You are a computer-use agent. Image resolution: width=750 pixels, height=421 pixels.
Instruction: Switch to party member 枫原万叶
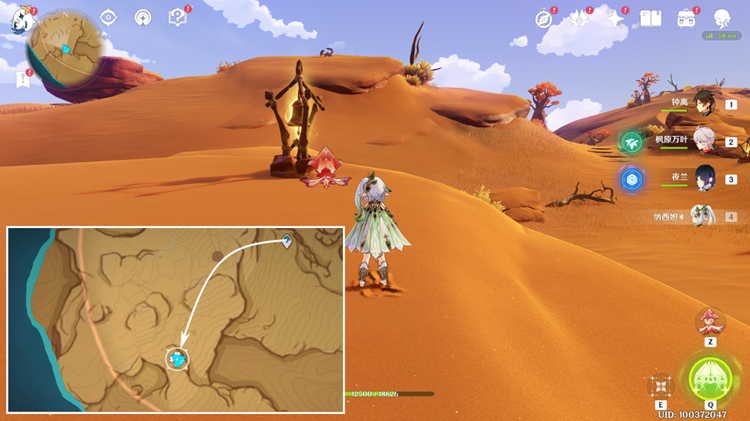(x=704, y=141)
